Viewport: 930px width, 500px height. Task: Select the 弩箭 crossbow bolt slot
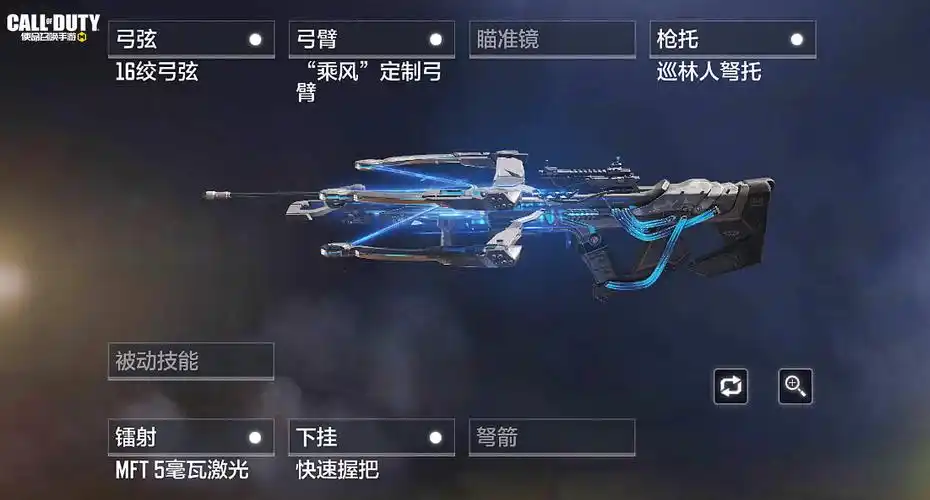pos(552,438)
